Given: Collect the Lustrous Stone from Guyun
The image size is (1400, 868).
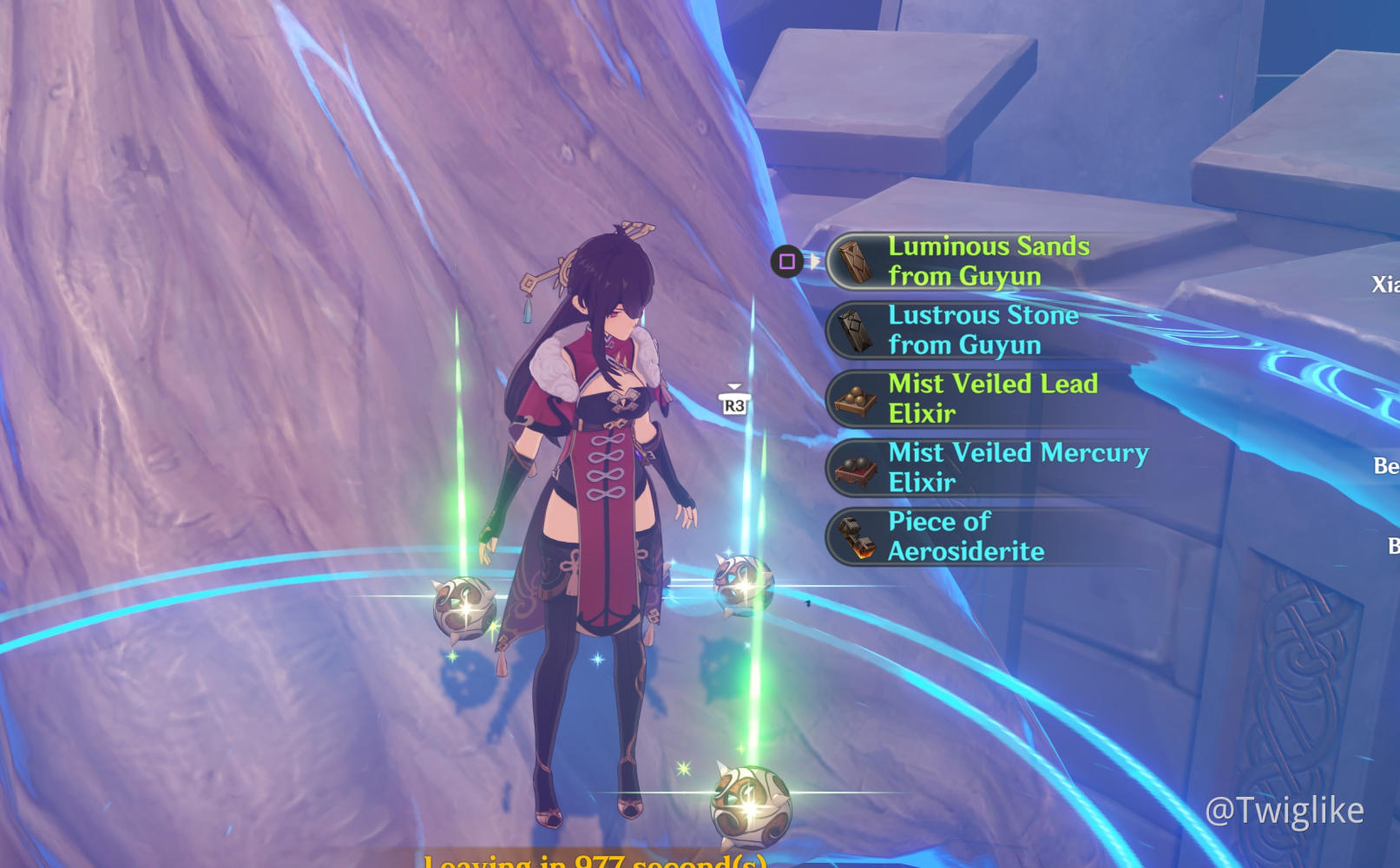Looking at the screenshot, I should click(983, 330).
